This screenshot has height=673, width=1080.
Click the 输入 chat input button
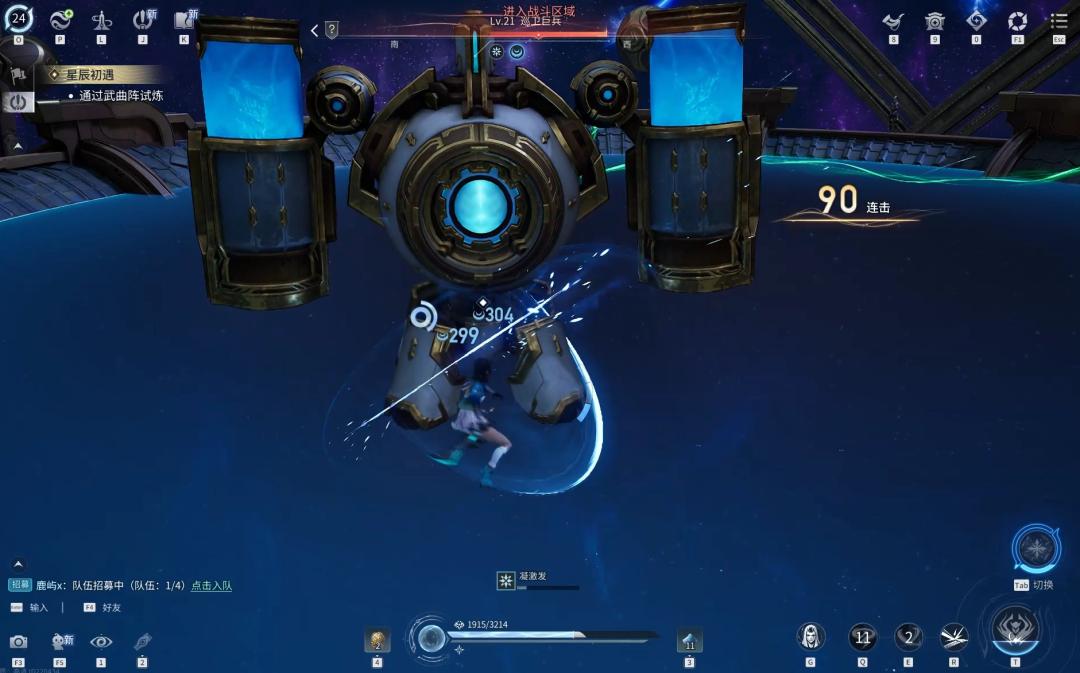pyautogui.click(x=38, y=607)
